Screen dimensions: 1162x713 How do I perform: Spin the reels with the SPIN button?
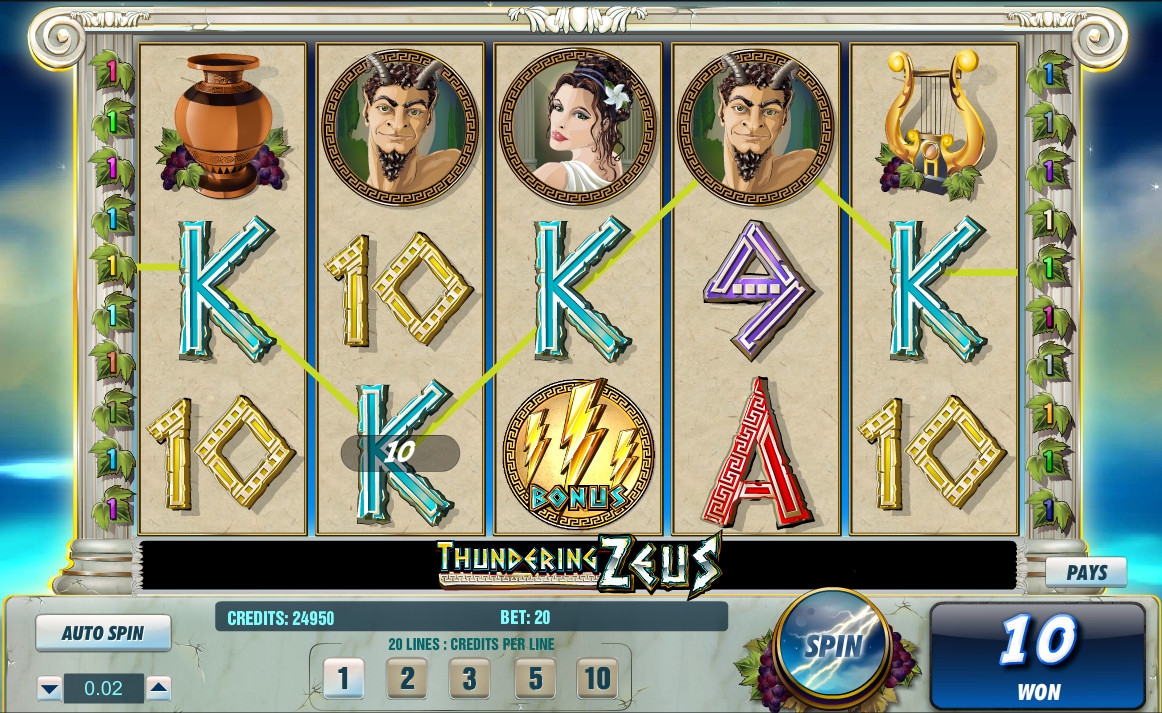coord(832,645)
